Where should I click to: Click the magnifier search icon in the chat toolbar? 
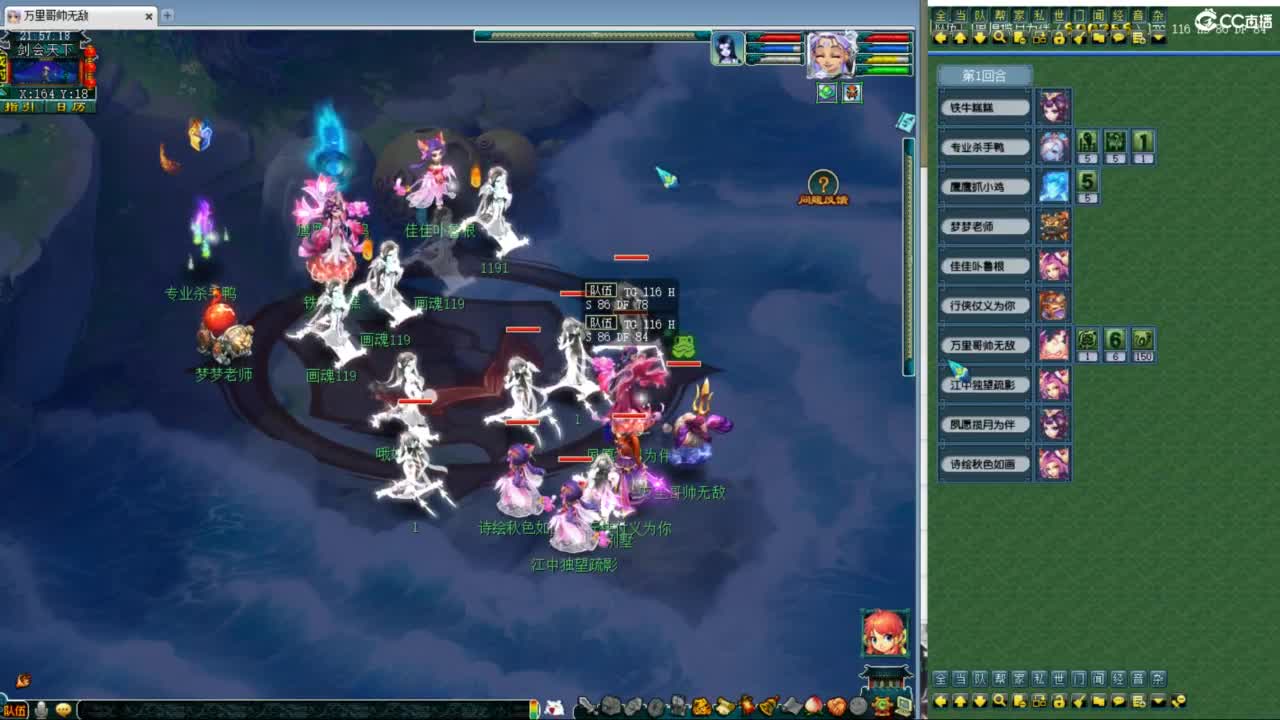(1000, 38)
